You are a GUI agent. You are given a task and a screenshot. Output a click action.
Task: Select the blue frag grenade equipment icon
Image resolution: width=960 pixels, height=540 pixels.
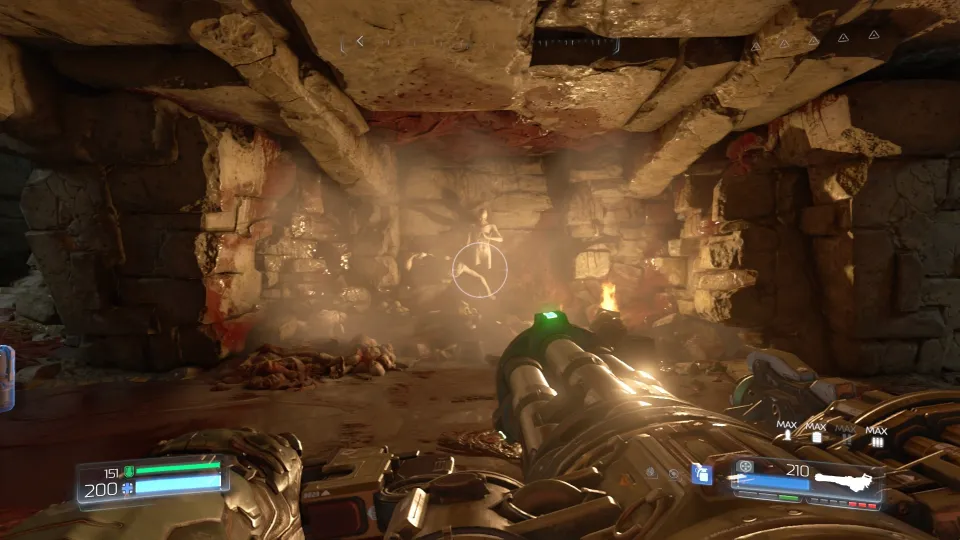pos(703,474)
